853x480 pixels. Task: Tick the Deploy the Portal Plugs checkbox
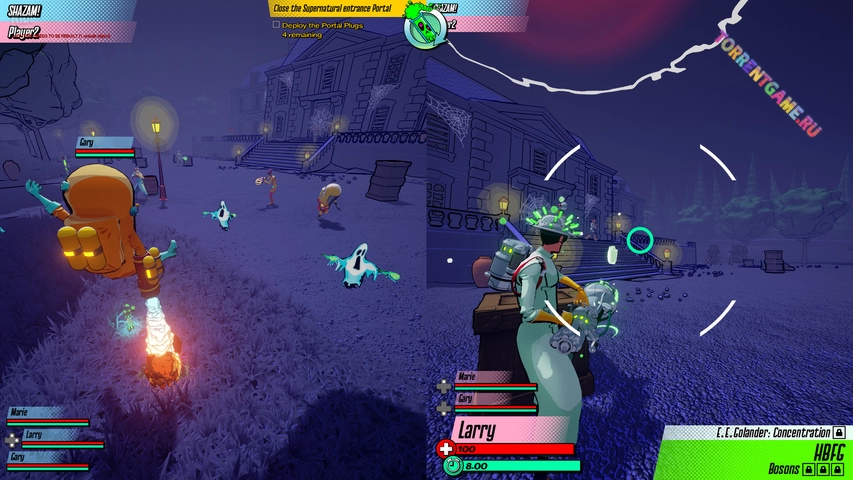coord(277,24)
